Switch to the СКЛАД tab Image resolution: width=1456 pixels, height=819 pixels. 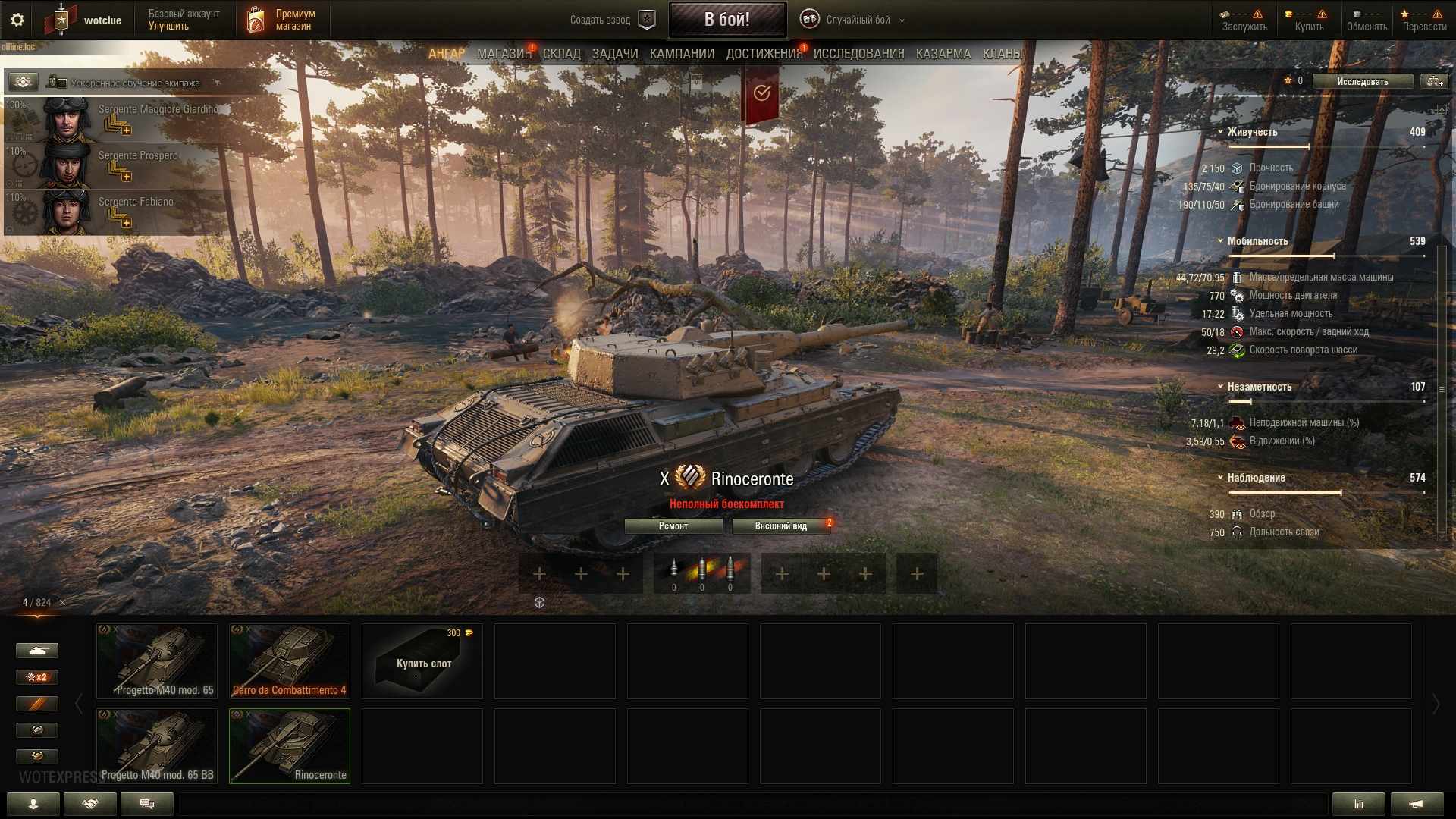click(561, 54)
